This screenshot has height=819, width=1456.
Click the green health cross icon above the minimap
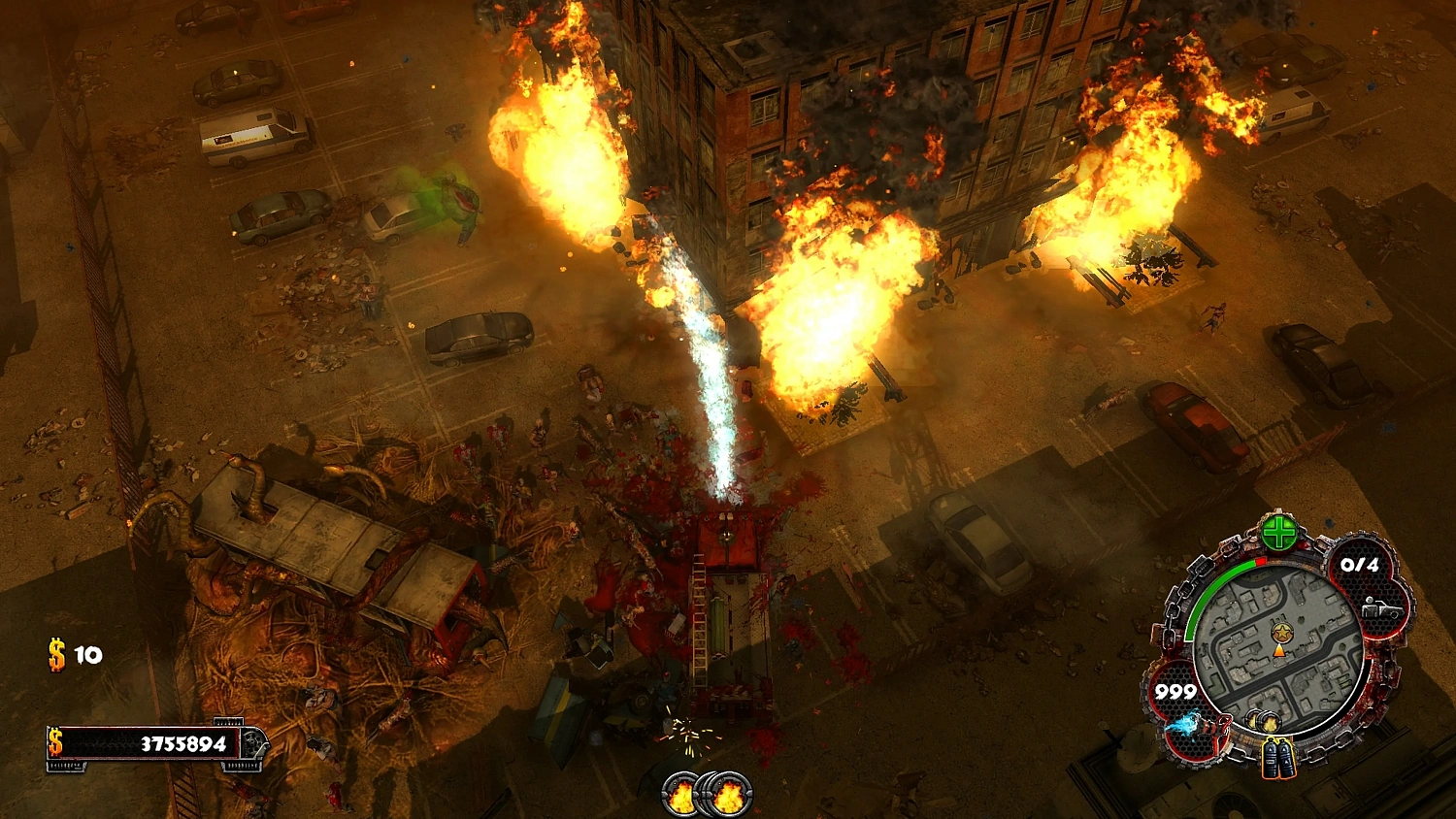[1277, 531]
